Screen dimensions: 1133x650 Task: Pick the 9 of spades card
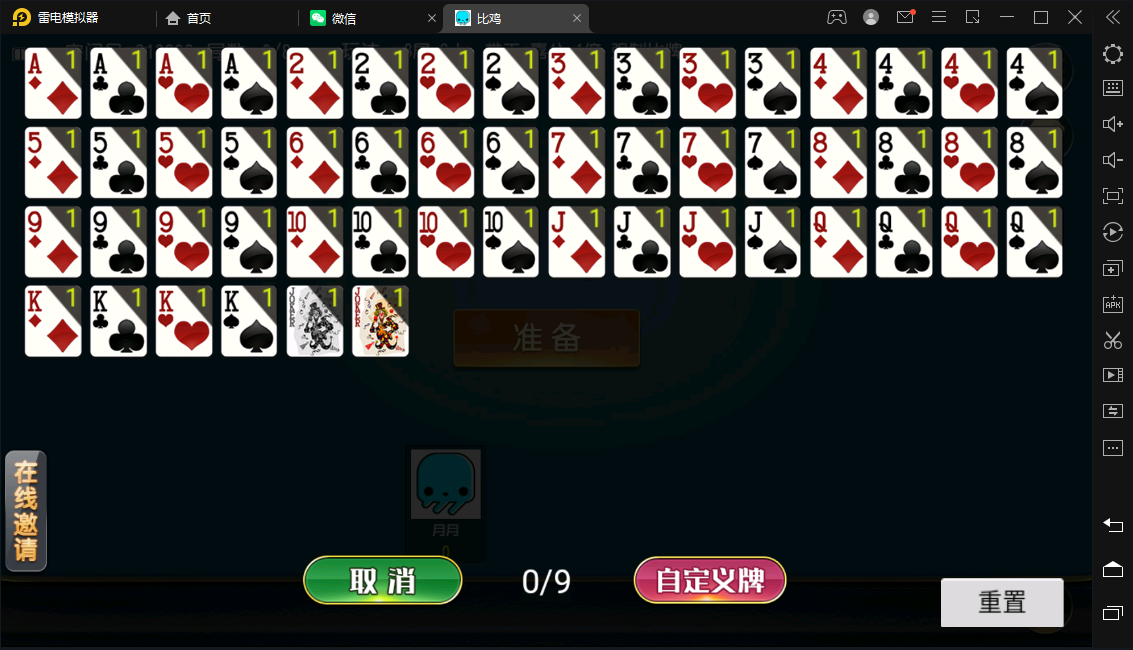[249, 242]
